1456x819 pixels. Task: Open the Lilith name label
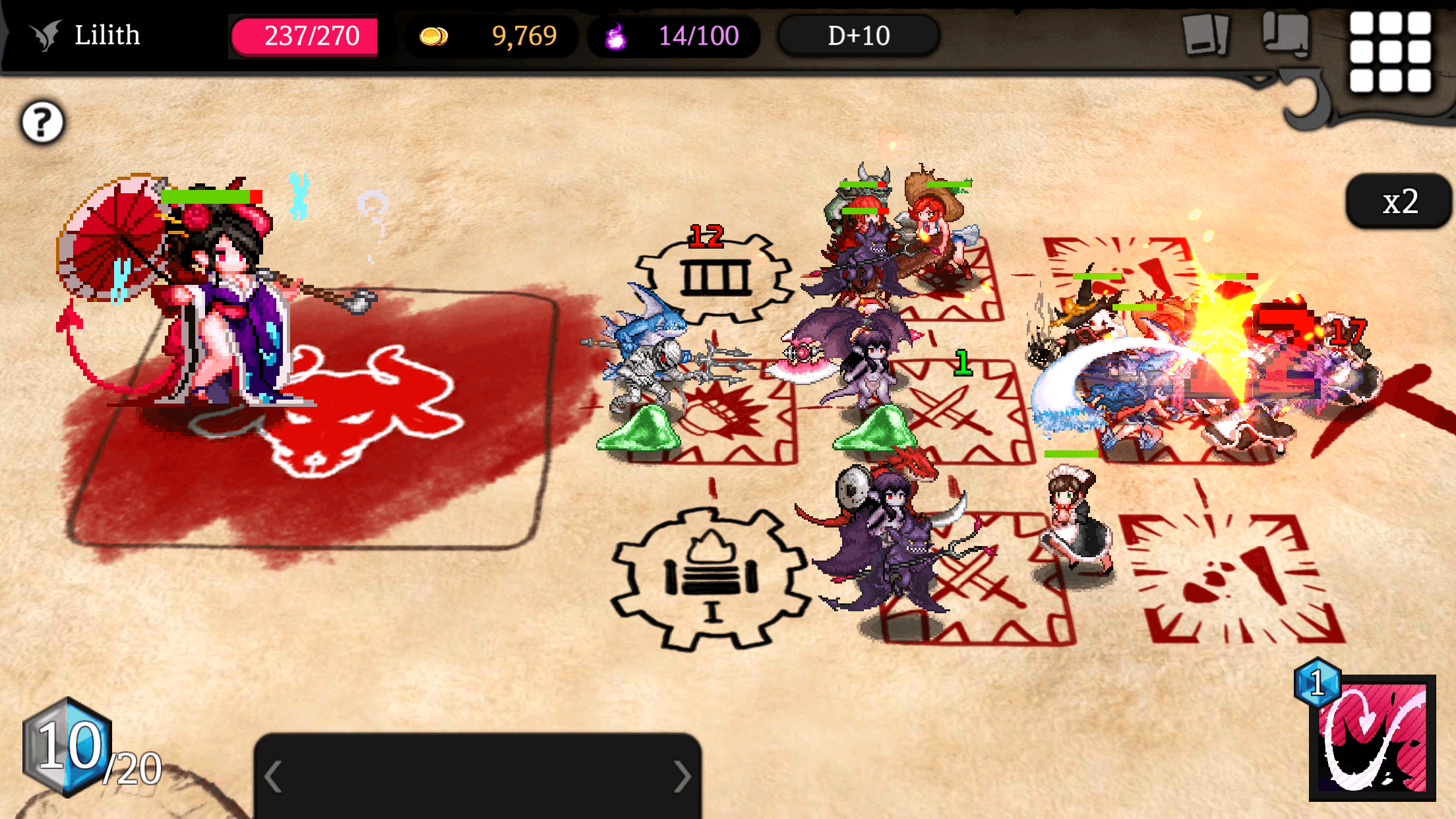pyautogui.click(x=107, y=34)
